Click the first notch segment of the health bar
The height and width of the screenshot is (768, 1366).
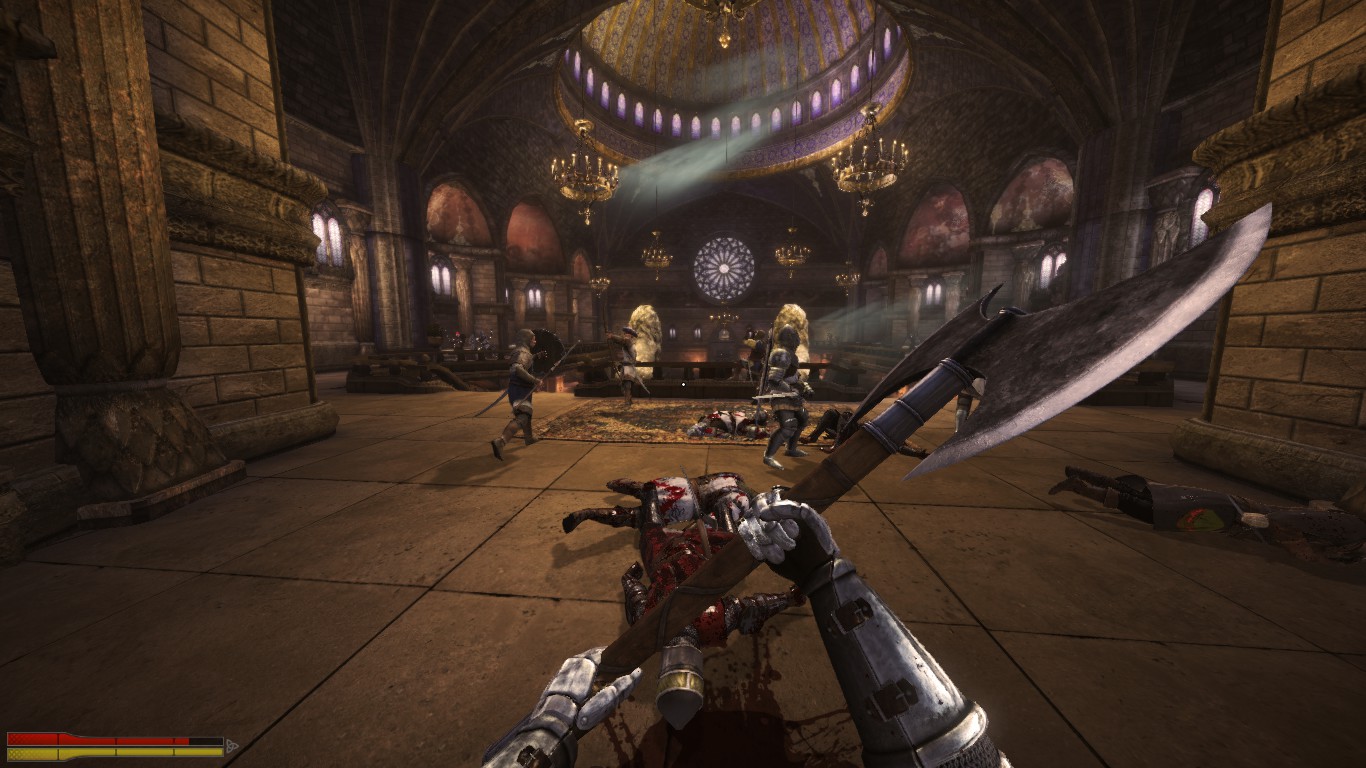point(30,739)
